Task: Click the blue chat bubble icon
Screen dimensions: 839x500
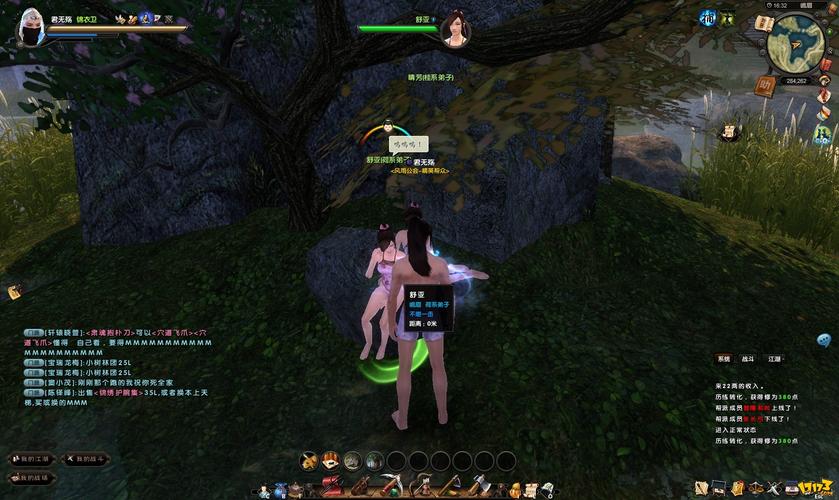Action: (x=825, y=340)
